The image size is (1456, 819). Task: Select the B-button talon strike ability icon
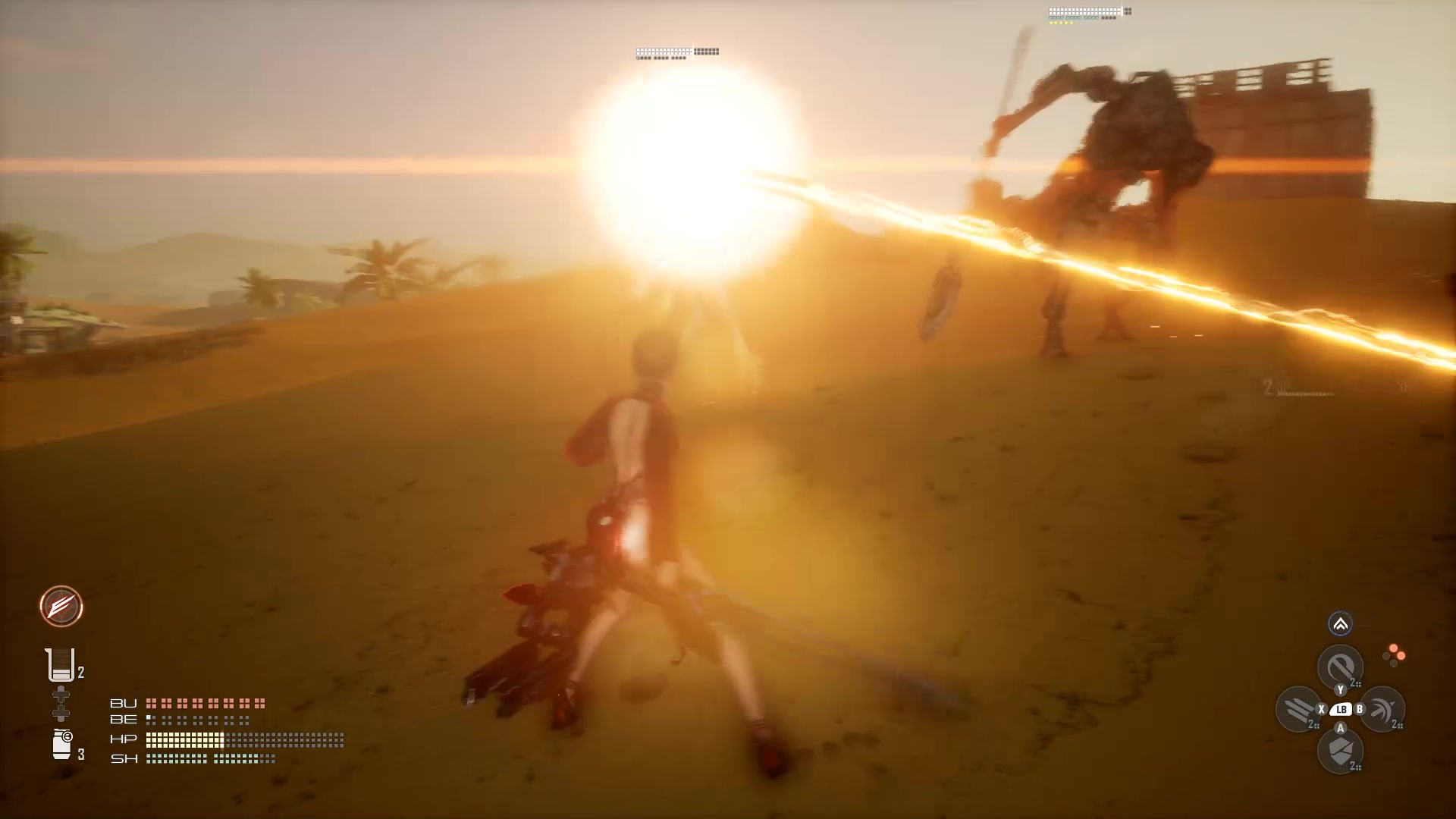[1382, 710]
